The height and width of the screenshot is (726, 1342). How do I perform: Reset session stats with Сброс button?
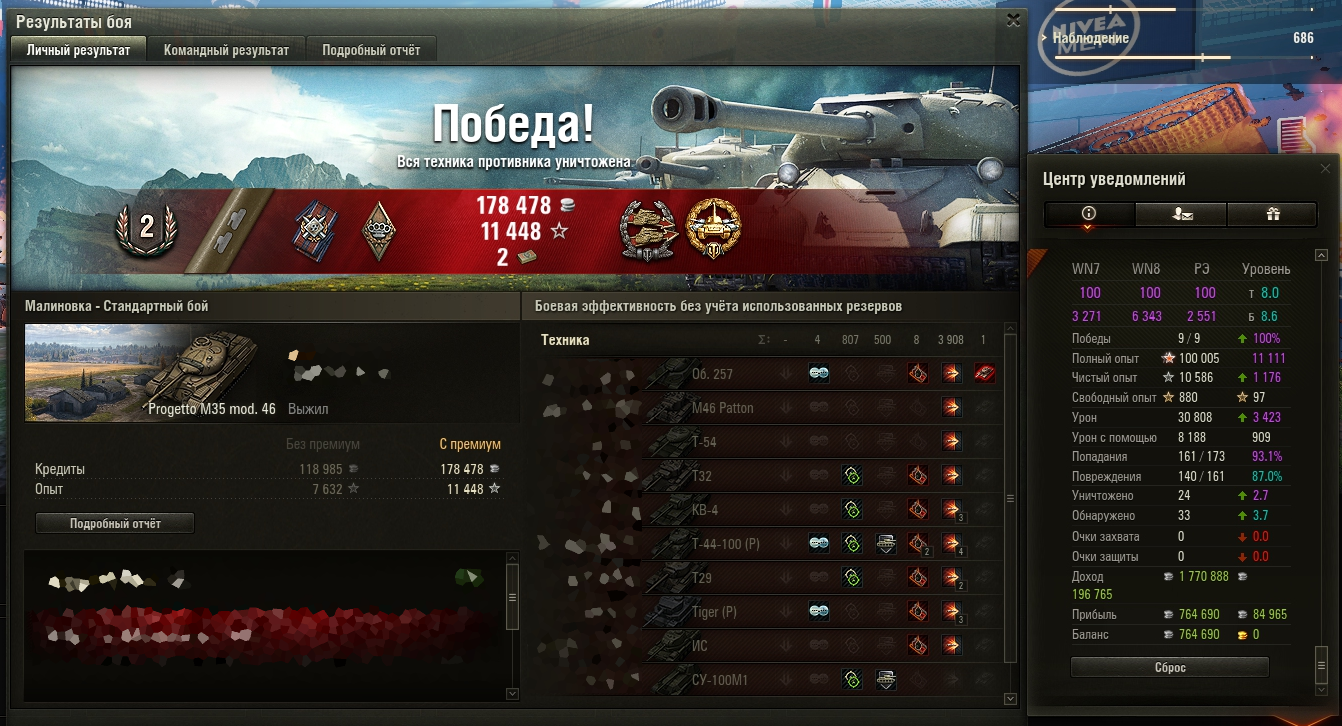(1169, 667)
